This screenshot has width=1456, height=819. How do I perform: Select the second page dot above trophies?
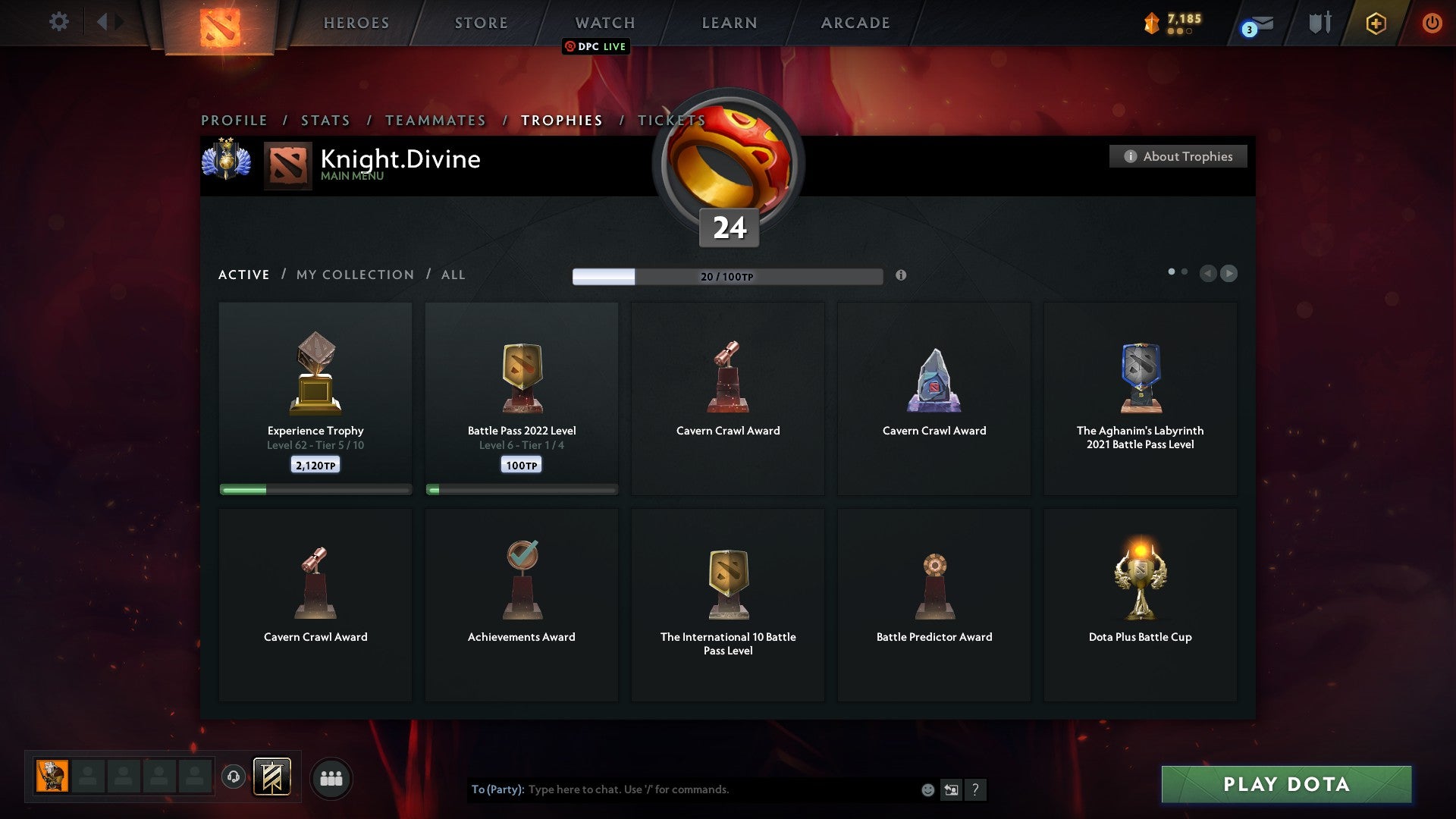(x=1183, y=270)
